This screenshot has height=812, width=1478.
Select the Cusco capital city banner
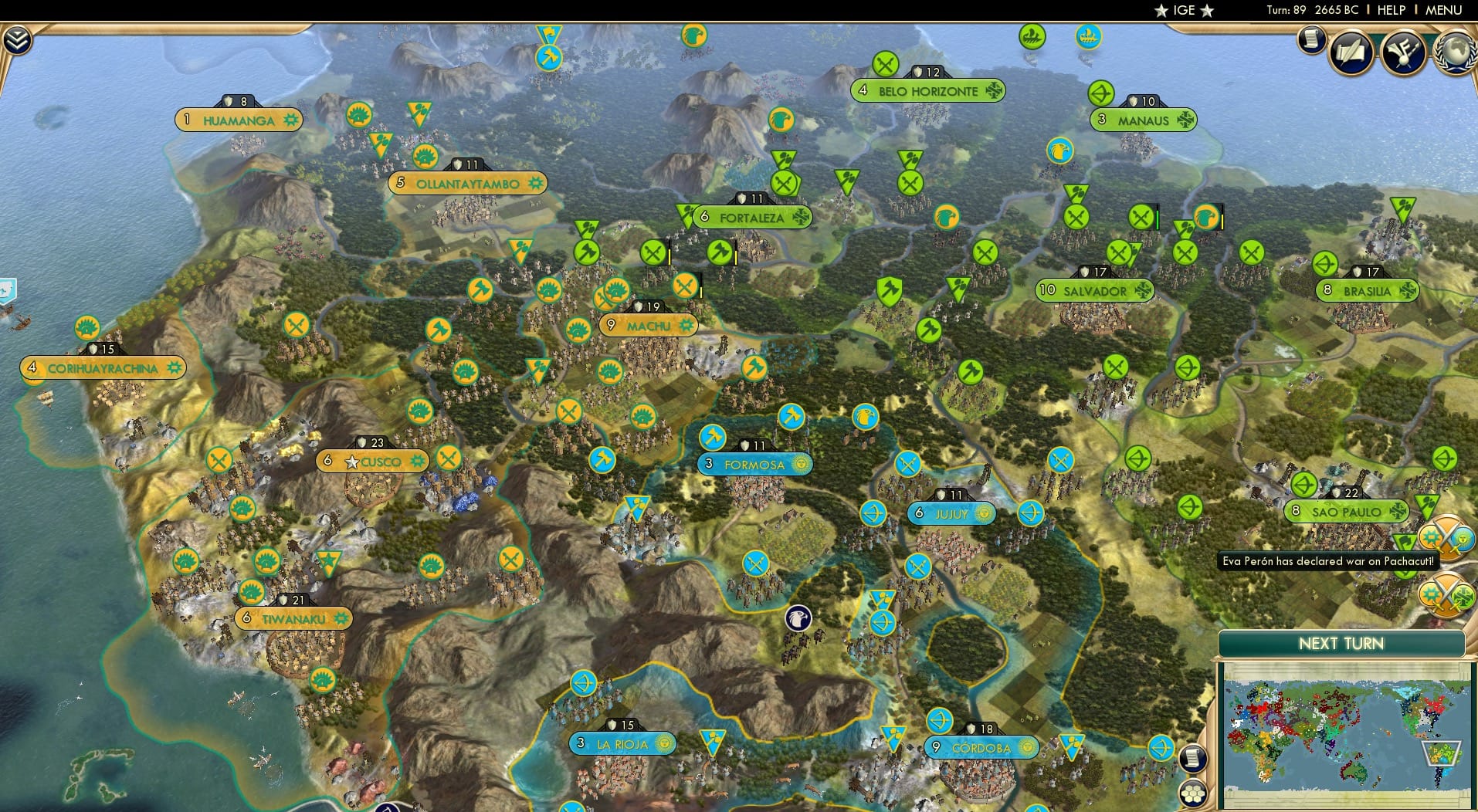[371, 461]
